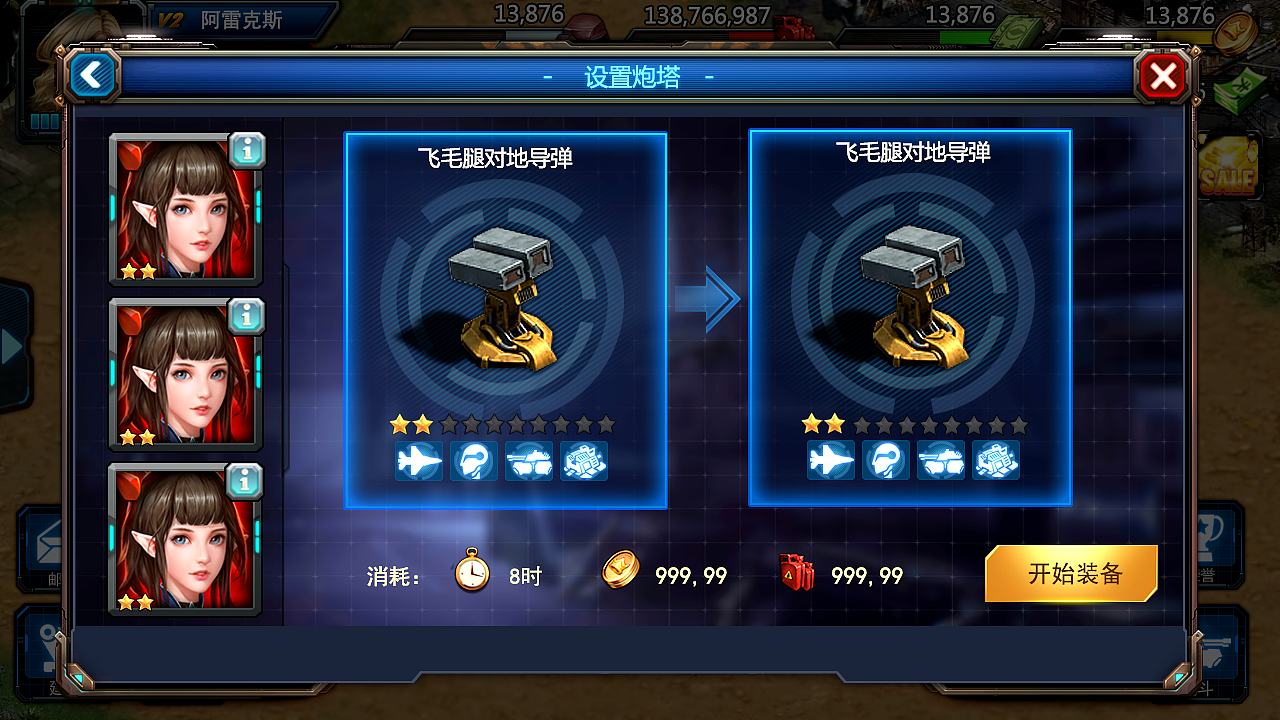Click the upgrade arrow between the two turrets
The height and width of the screenshot is (720, 1280).
(708, 298)
